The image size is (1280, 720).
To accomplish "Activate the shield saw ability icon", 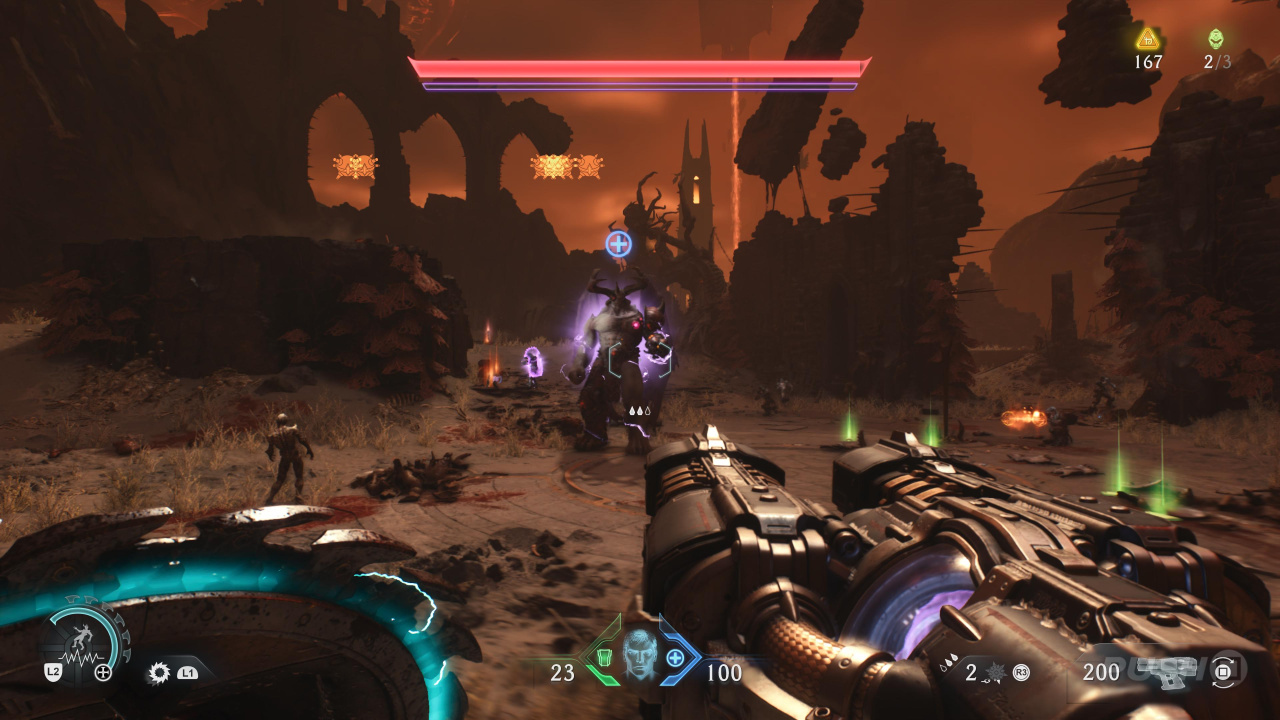I will (158, 672).
